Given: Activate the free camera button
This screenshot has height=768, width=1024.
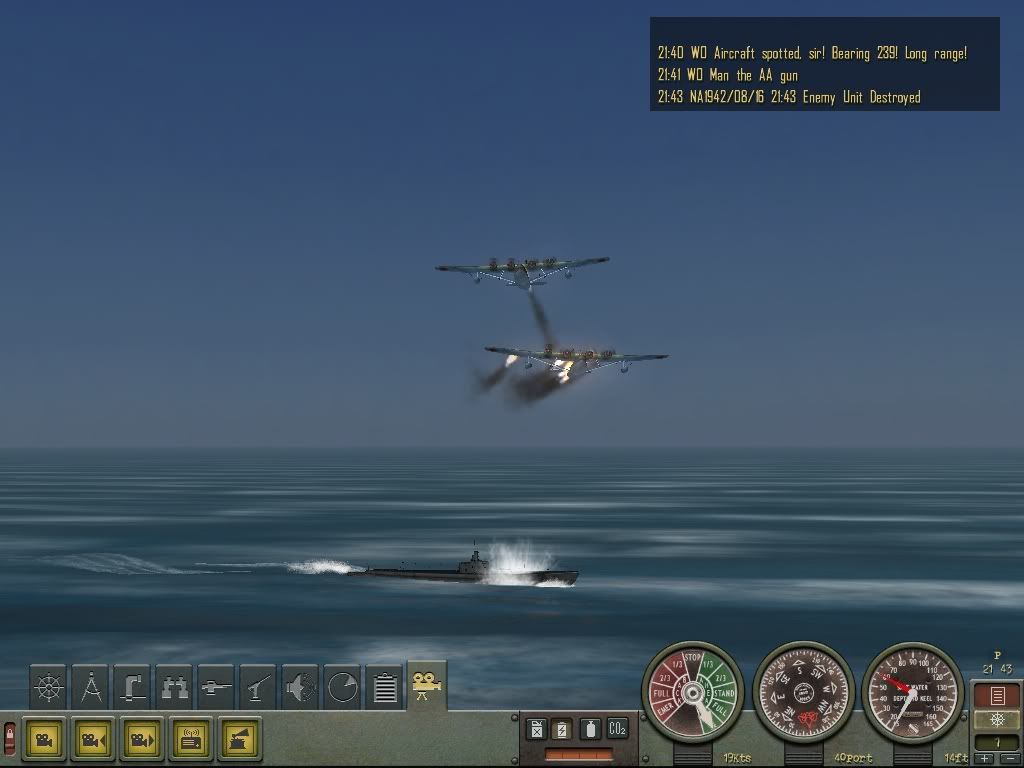Looking at the screenshot, I should [44, 740].
